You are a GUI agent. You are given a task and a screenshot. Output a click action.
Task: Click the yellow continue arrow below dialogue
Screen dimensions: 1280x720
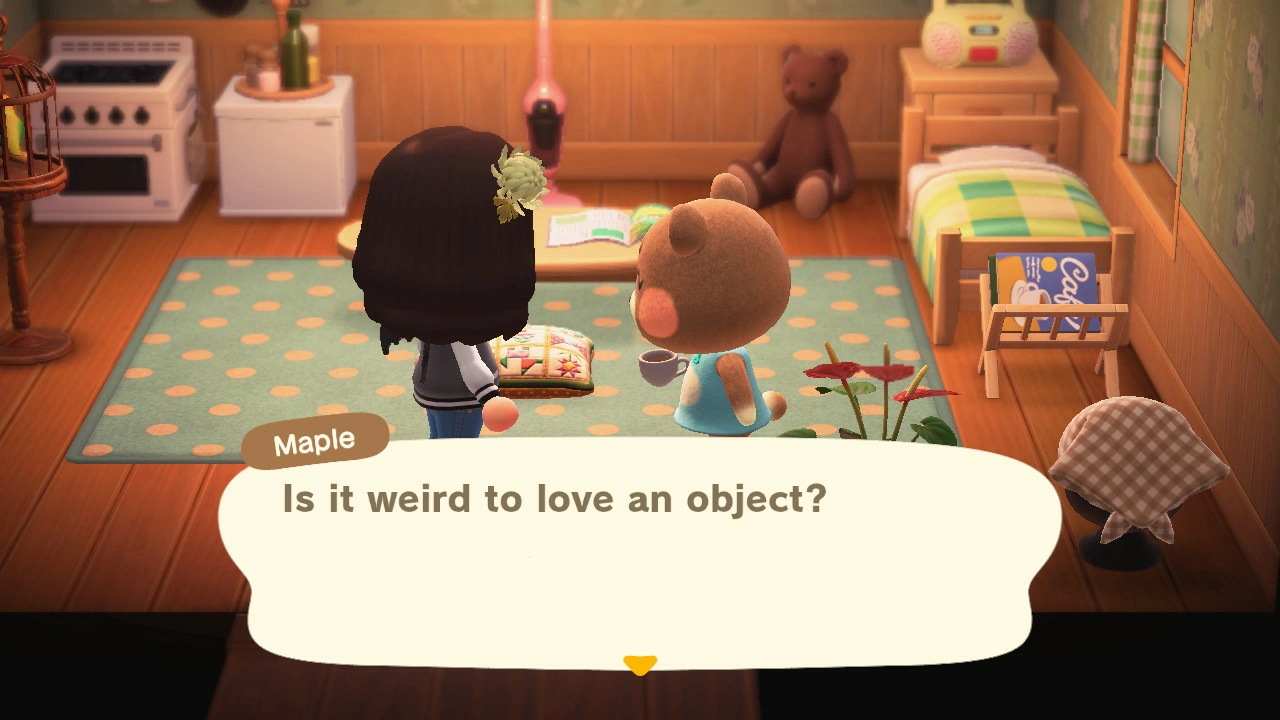coord(639,663)
